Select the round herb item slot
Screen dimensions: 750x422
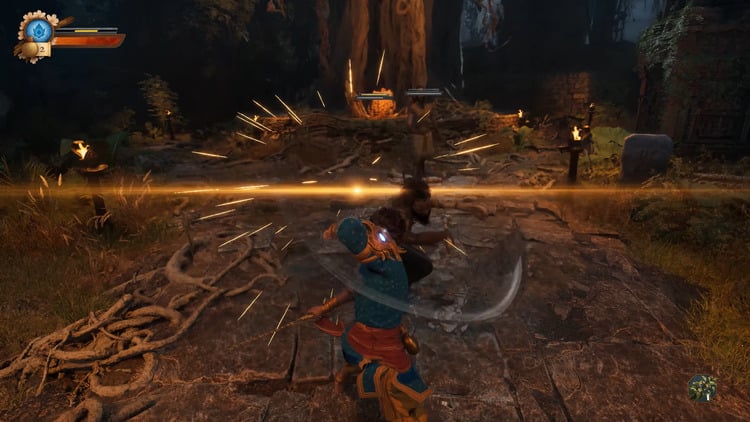(702, 387)
